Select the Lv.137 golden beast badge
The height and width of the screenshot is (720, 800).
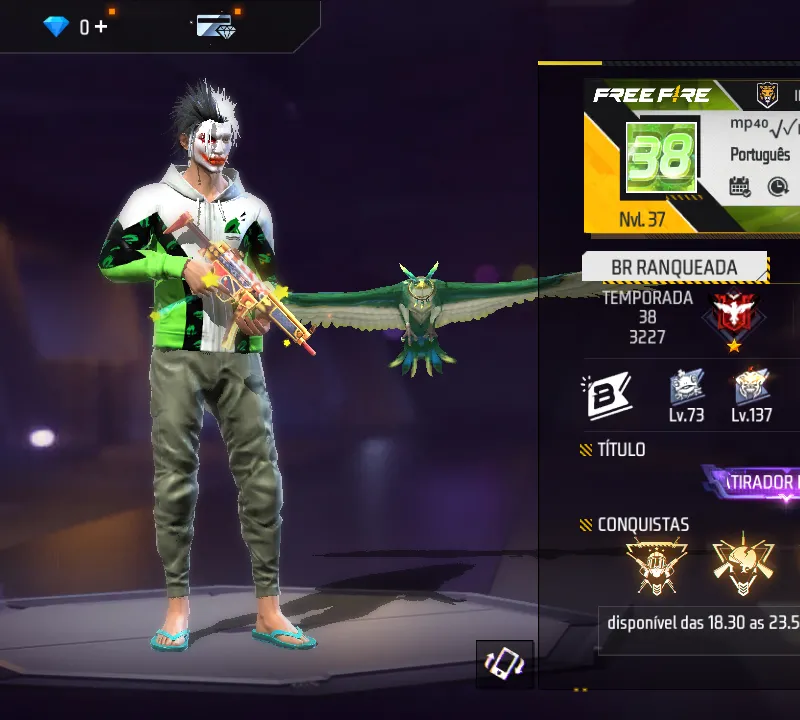coord(751,387)
